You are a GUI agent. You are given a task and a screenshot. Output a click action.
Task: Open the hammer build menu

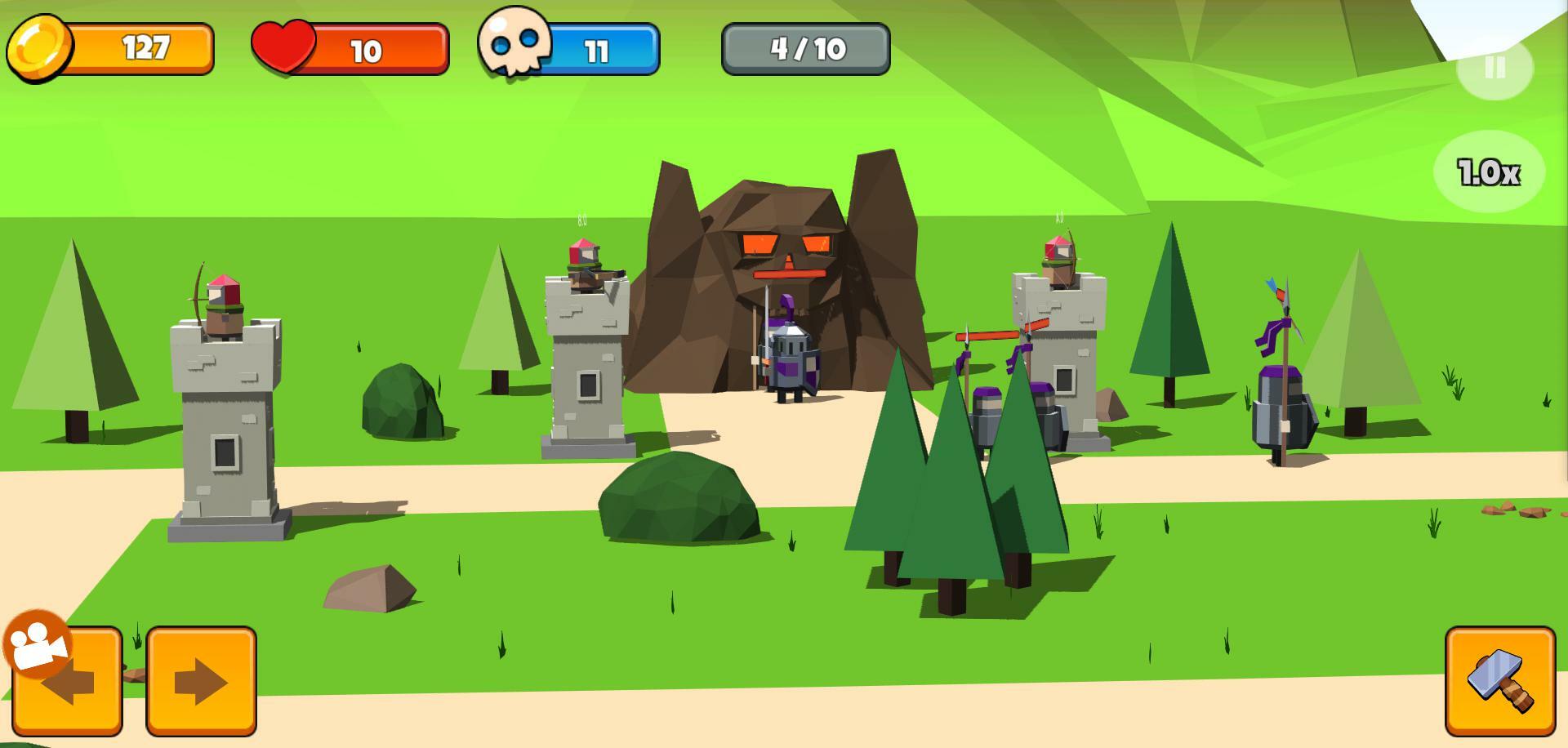click(x=1500, y=681)
